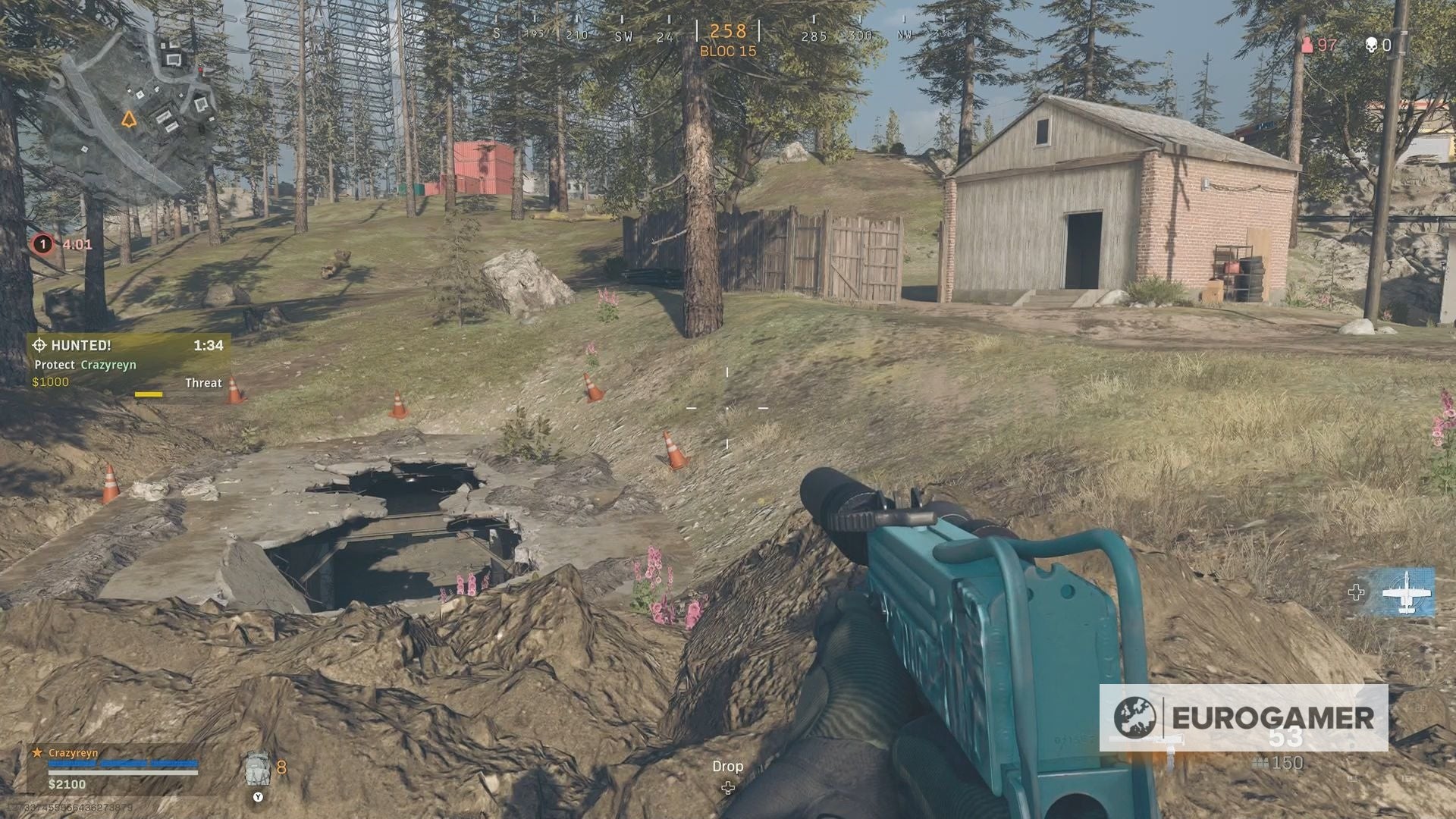Select the armor plate satchel icon

[259, 770]
